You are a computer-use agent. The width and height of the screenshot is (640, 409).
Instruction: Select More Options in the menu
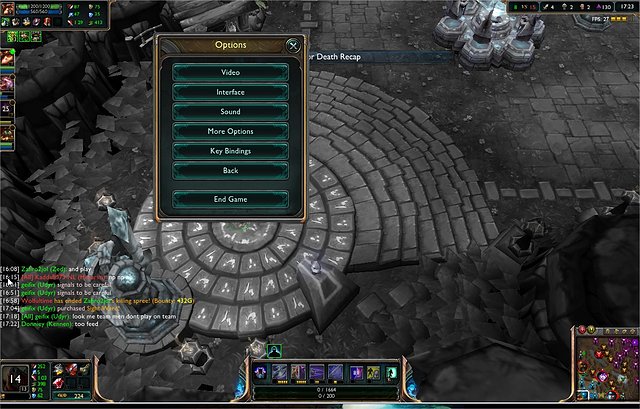pyautogui.click(x=230, y=131)
